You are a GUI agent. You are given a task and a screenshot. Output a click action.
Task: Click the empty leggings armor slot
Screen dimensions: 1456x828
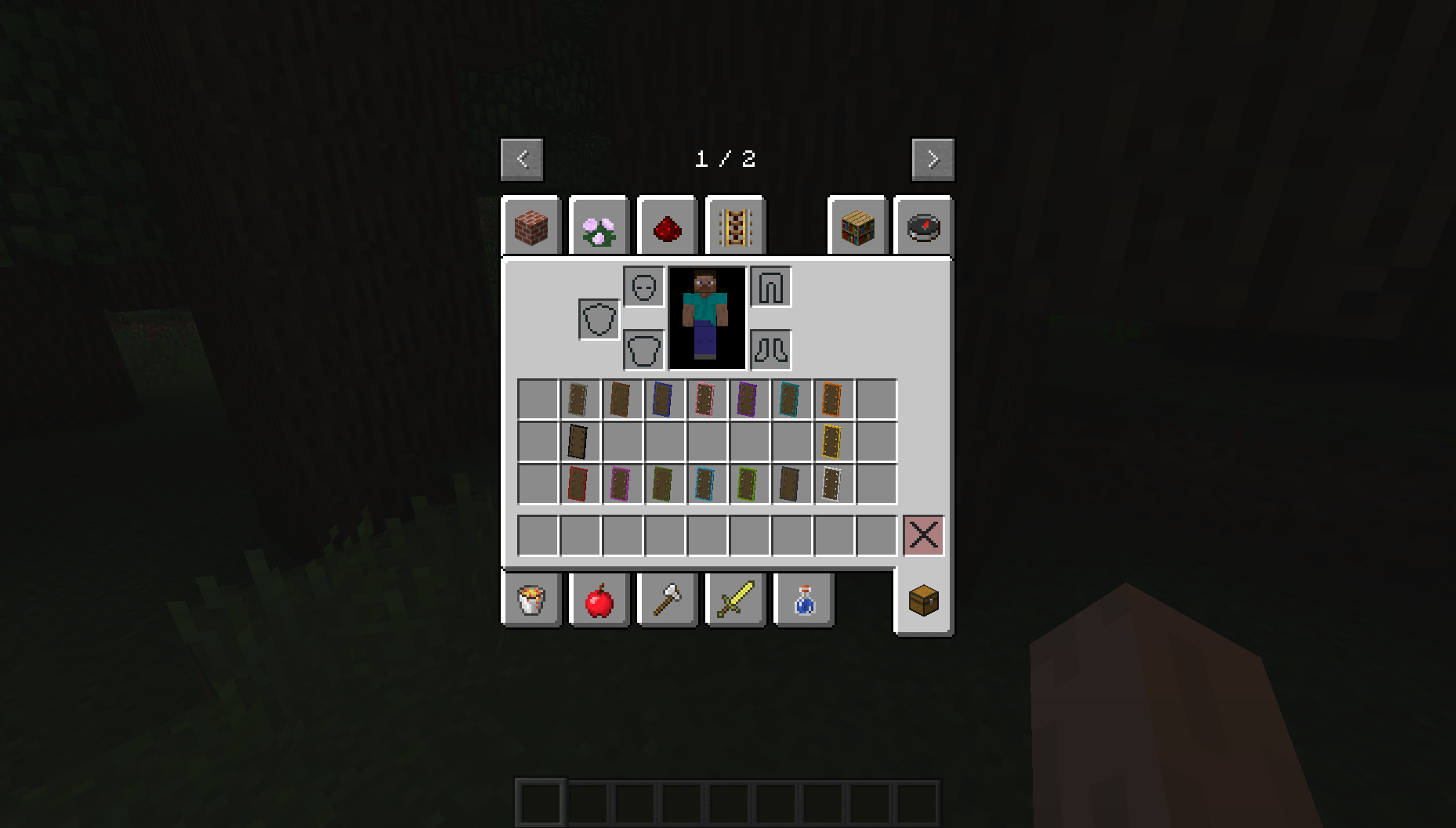[771, 287]
